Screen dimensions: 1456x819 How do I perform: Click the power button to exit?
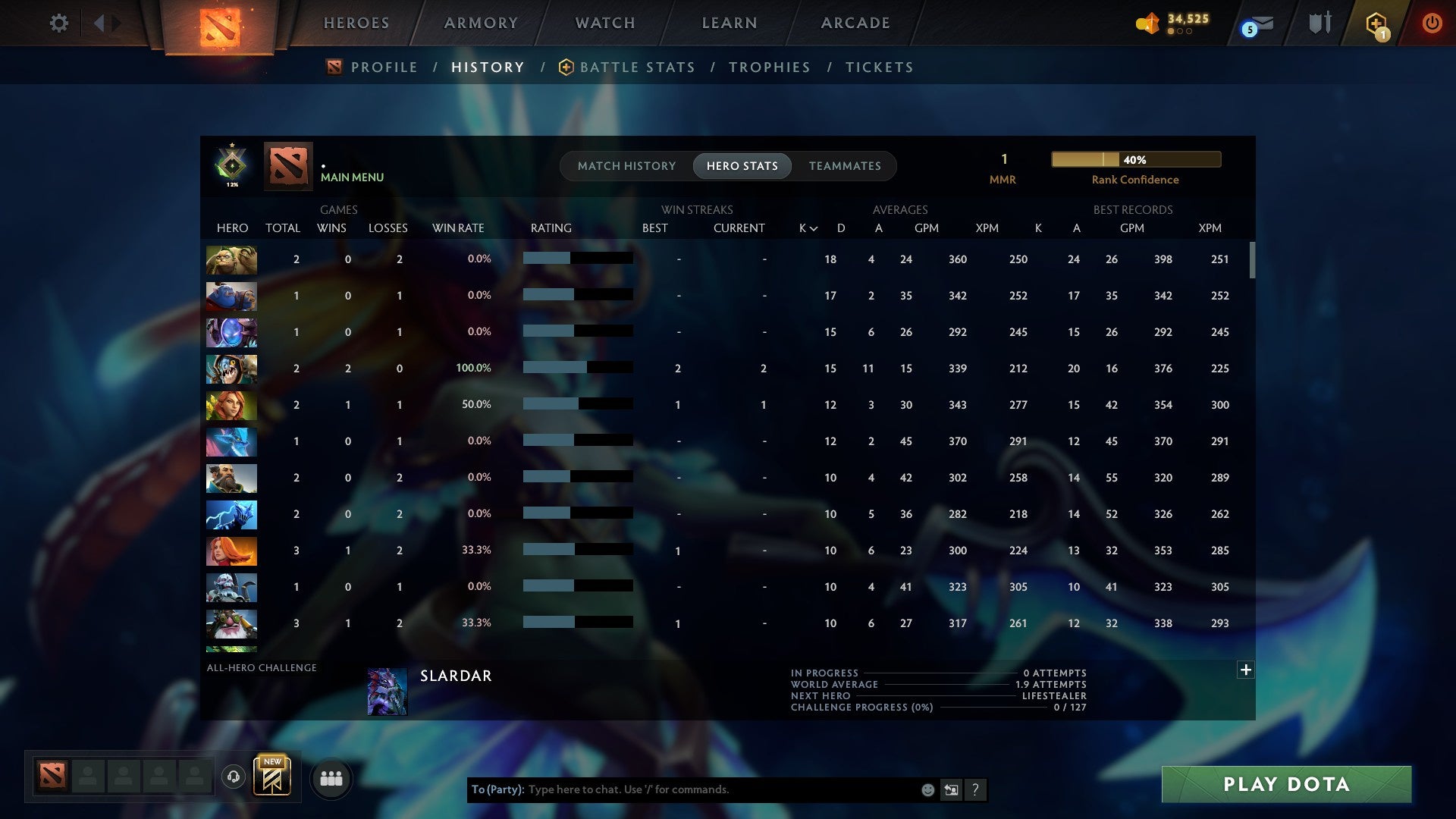point(1432,23)
